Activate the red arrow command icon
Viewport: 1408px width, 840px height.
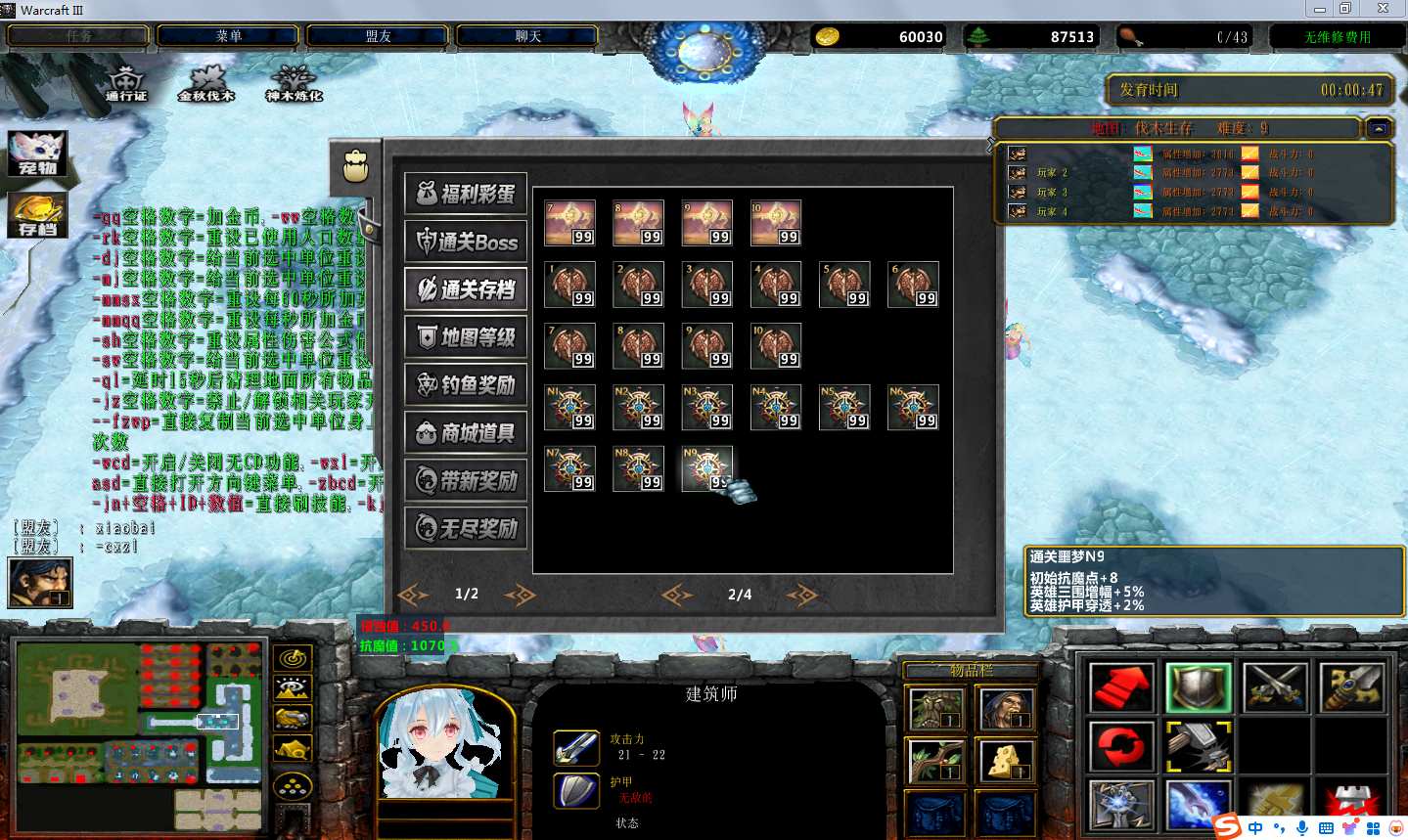point(1120,687)
